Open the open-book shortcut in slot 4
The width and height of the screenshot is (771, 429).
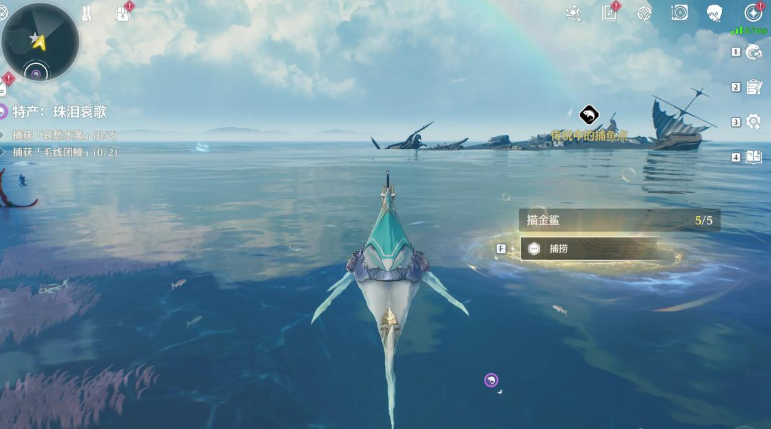click(753, 157)
